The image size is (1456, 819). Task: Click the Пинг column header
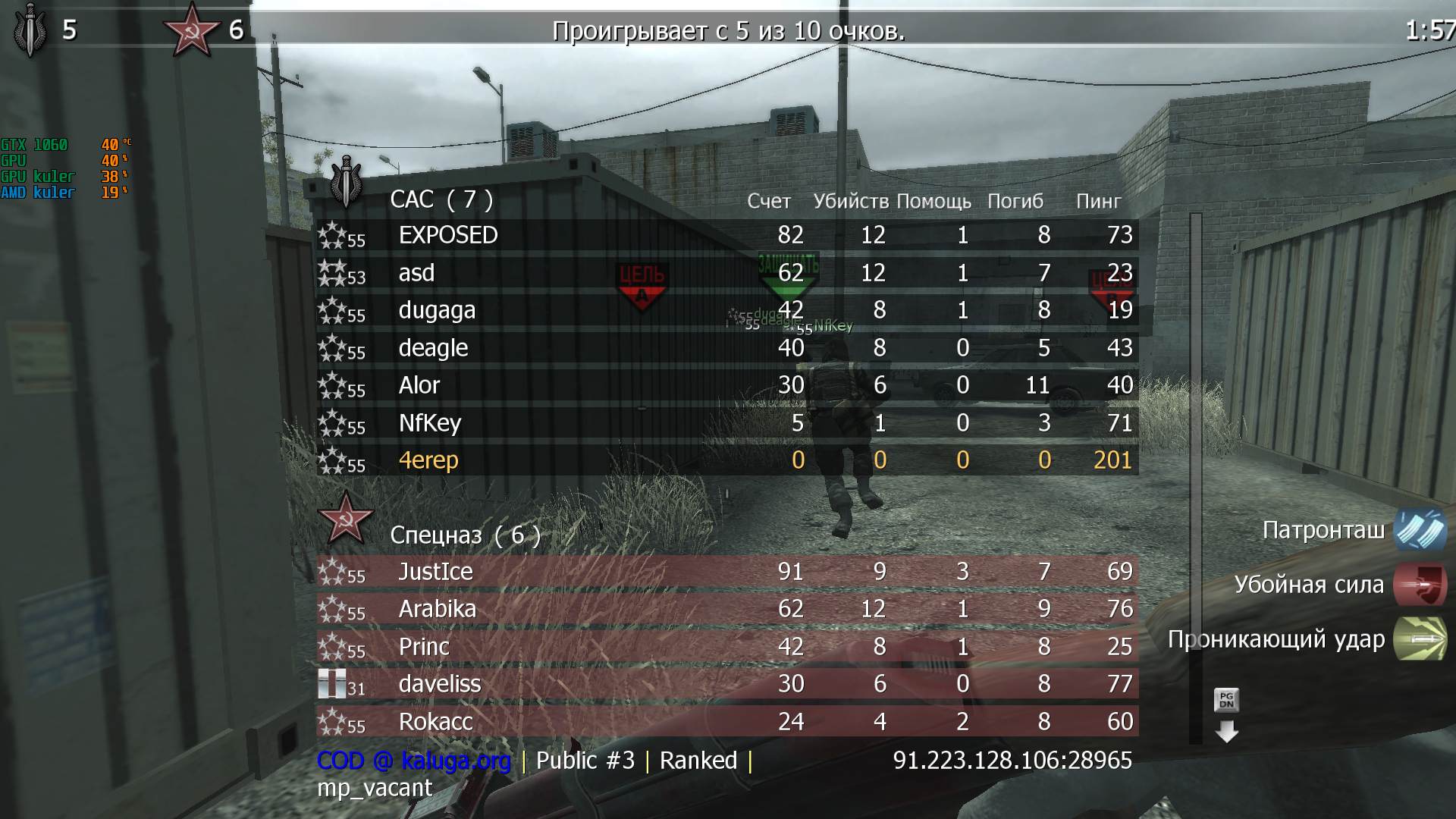point(1097,201)
